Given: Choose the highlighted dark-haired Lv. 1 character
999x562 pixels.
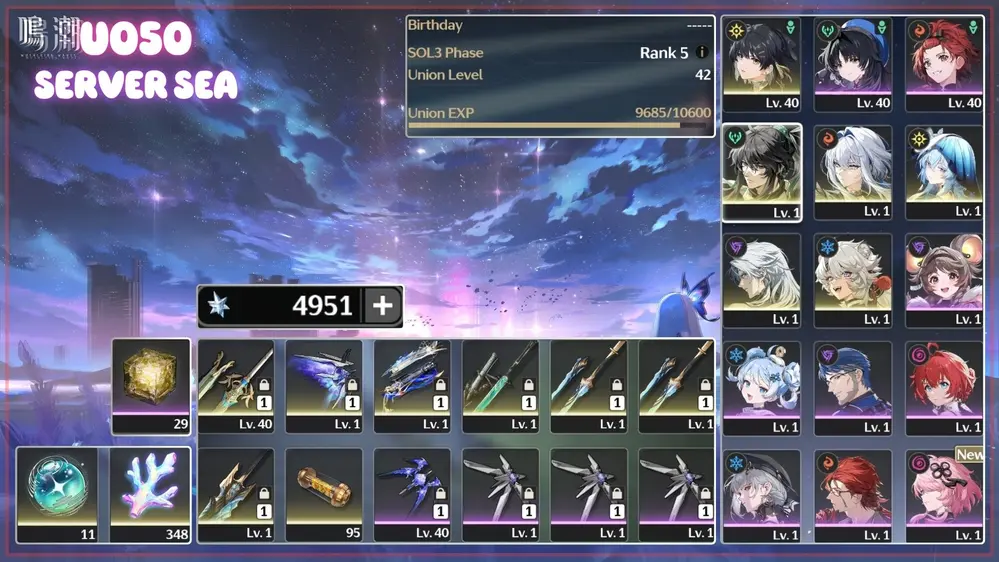Looking at the screenshot, I should 762,171.
